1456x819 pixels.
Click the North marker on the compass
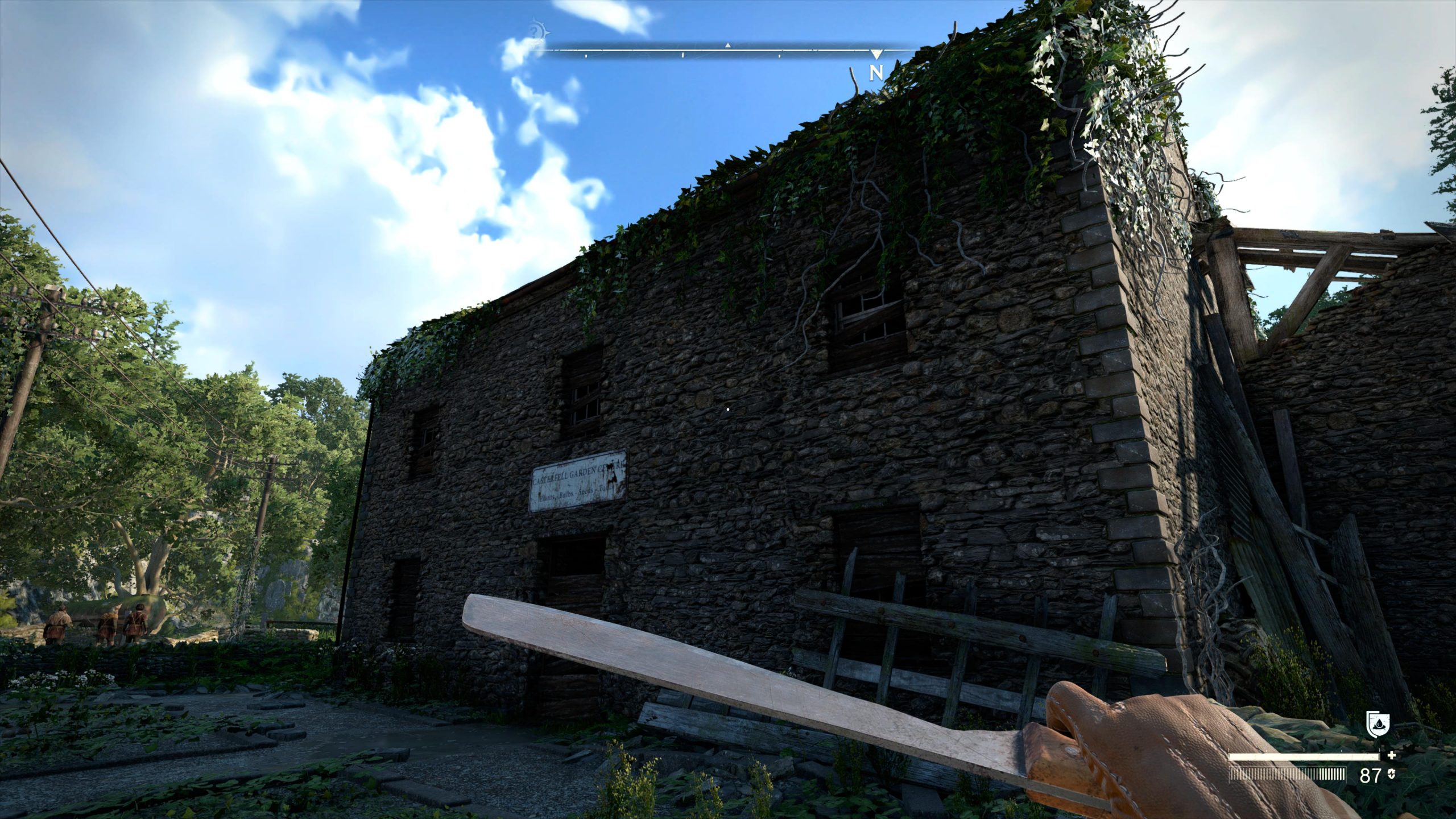(x=876, y=72)
